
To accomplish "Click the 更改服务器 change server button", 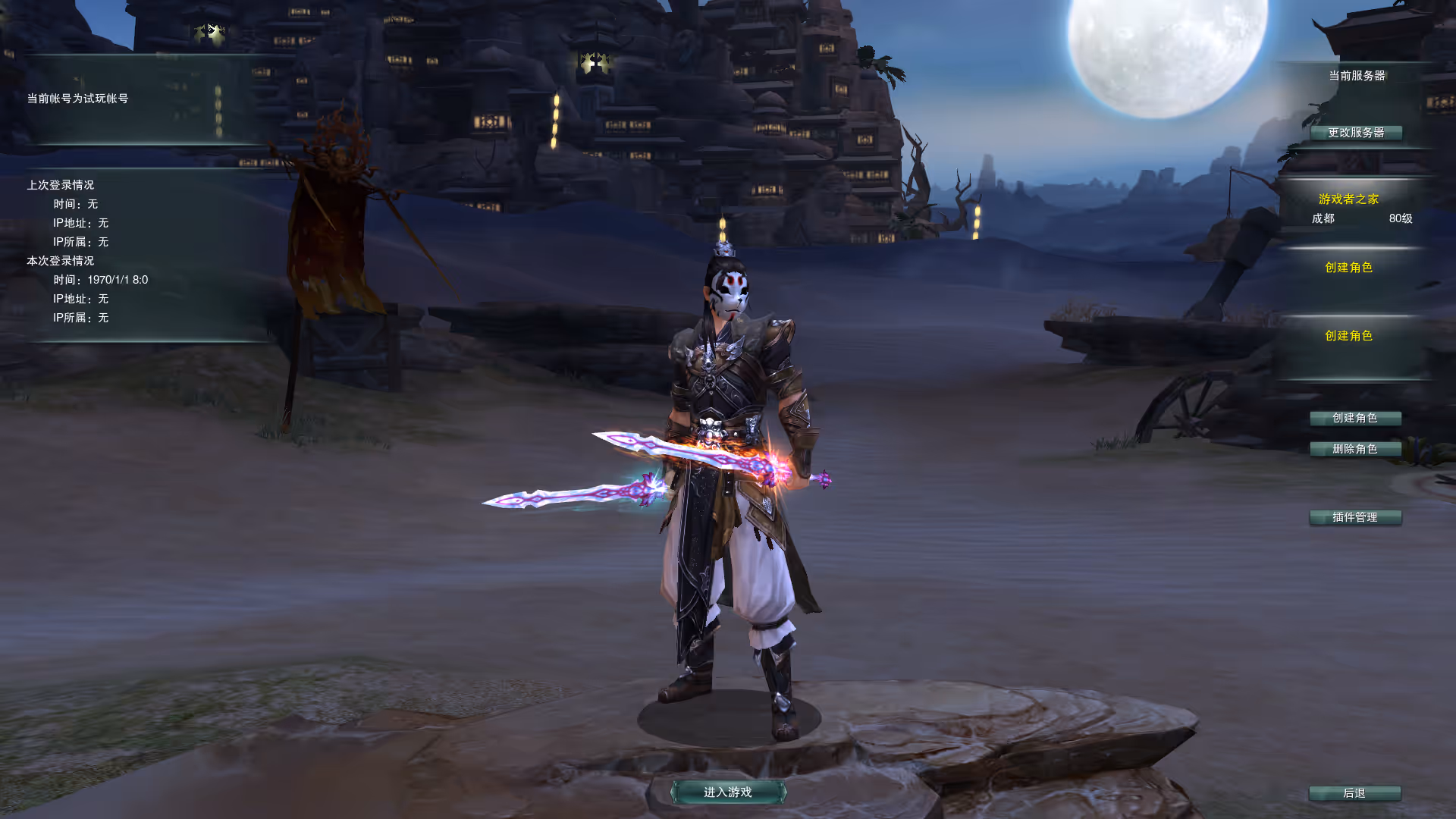I will pos(1356,133).
